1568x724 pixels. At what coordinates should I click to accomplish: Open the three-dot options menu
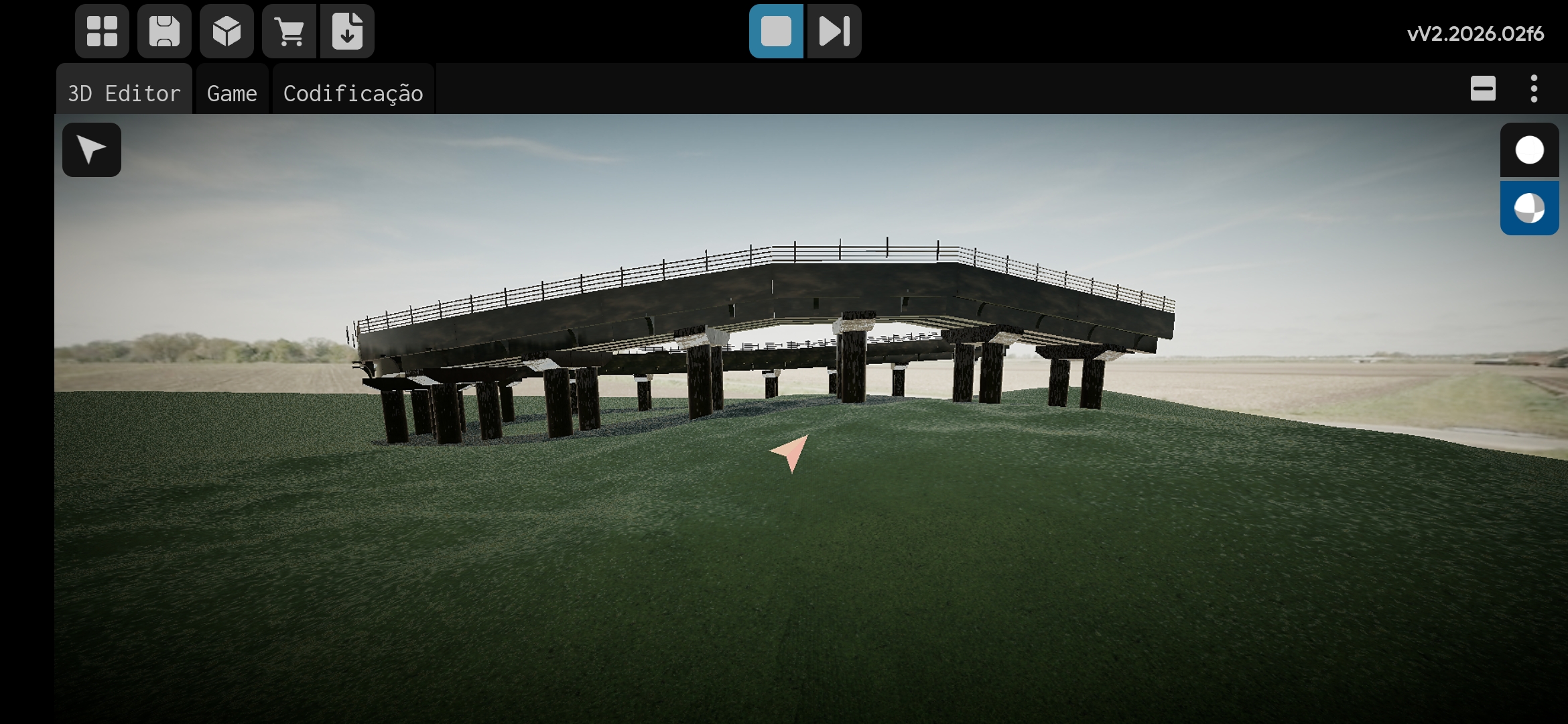1534,88
